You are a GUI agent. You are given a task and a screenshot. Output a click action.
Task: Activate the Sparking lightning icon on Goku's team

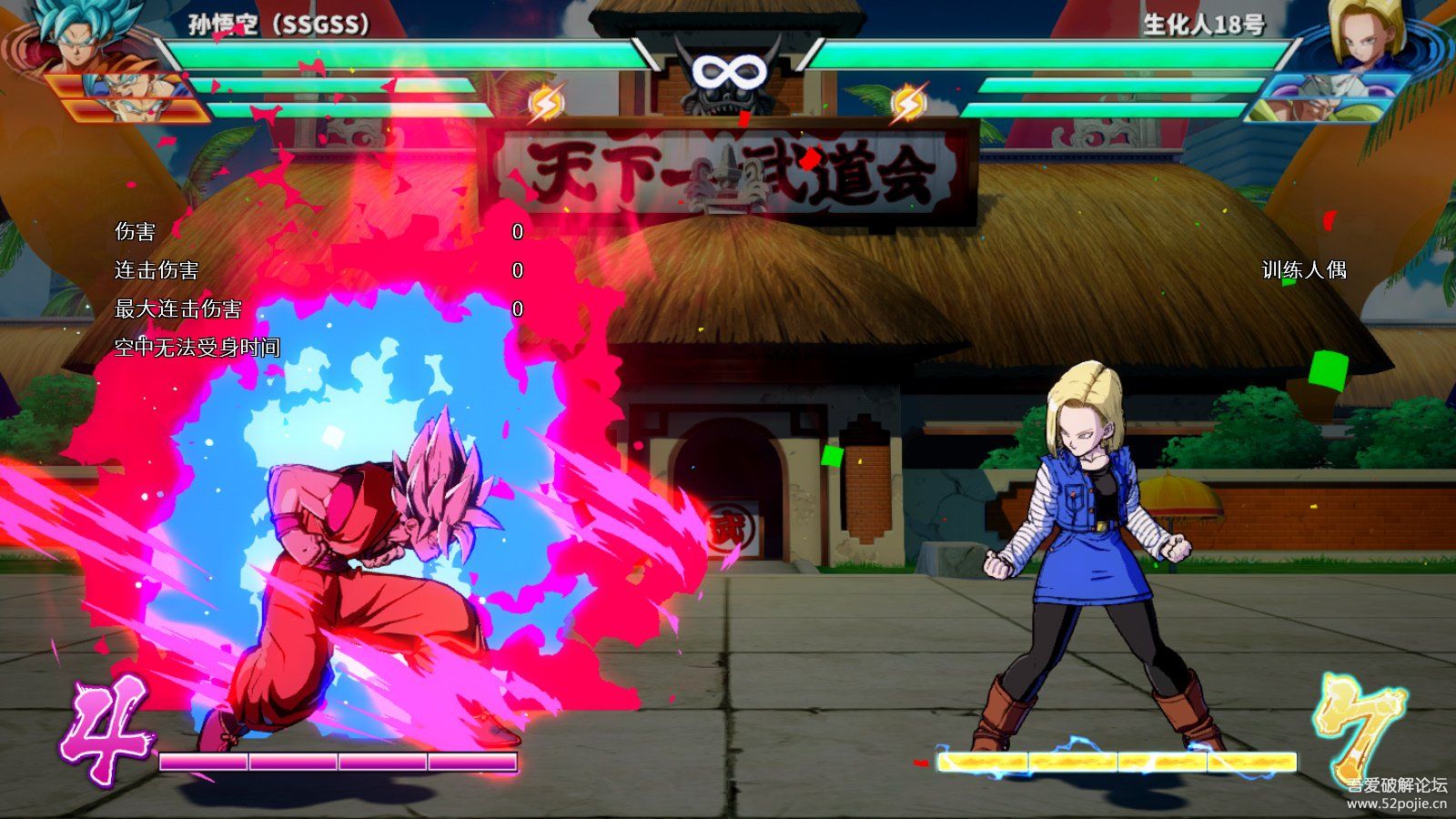pos(546,103)
